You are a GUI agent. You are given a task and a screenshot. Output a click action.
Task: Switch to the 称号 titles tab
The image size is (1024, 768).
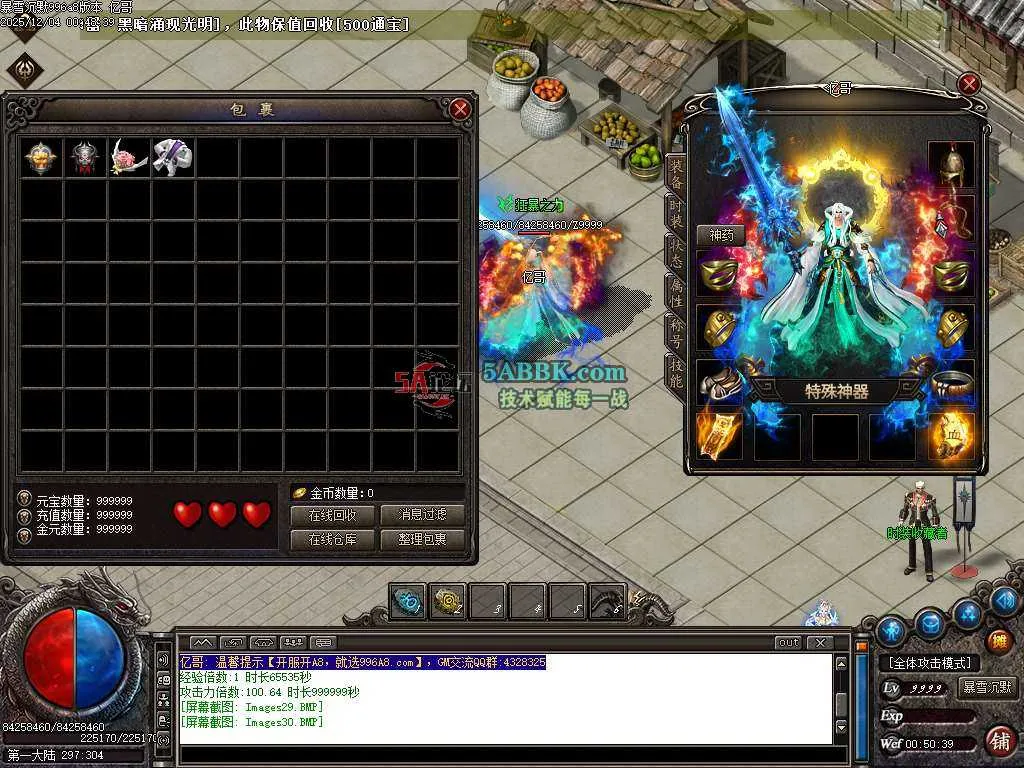(x=677, y=332)
